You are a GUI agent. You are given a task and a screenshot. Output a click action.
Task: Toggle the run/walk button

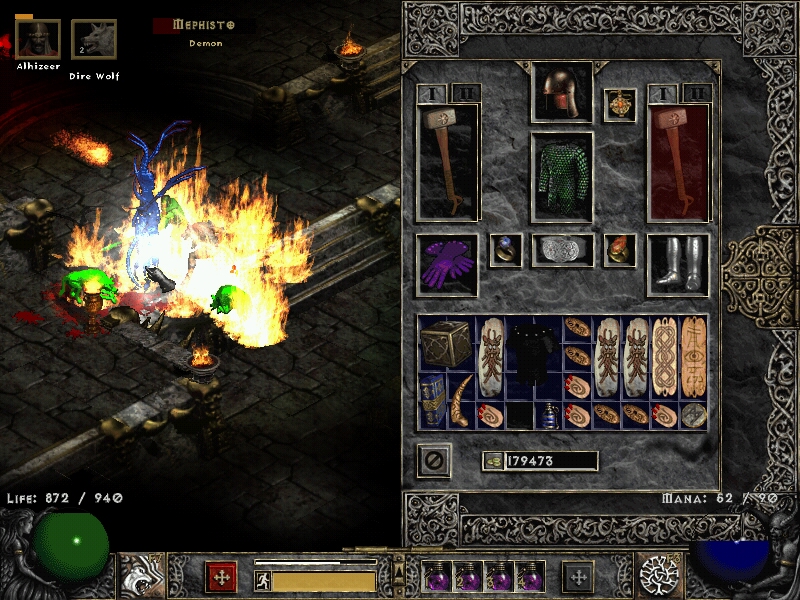(263, 580)
